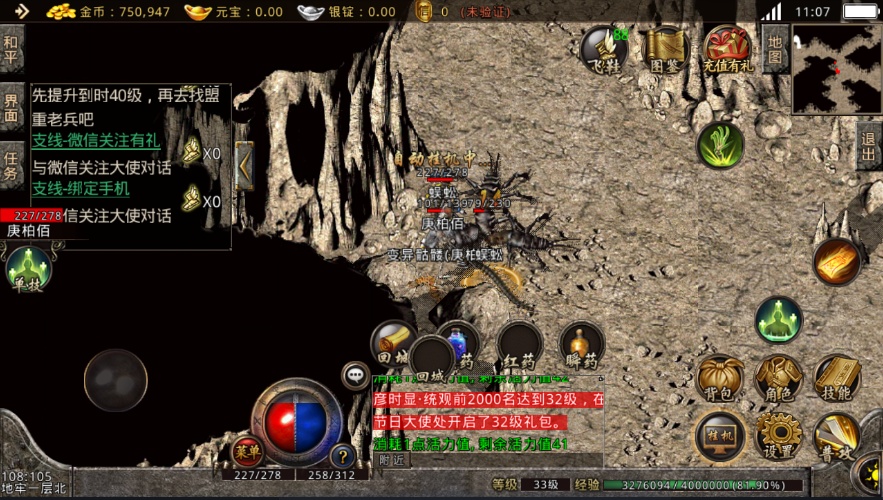
Task: Toggle the 和平 attack mode tab
Action: (x=11, y=49)
